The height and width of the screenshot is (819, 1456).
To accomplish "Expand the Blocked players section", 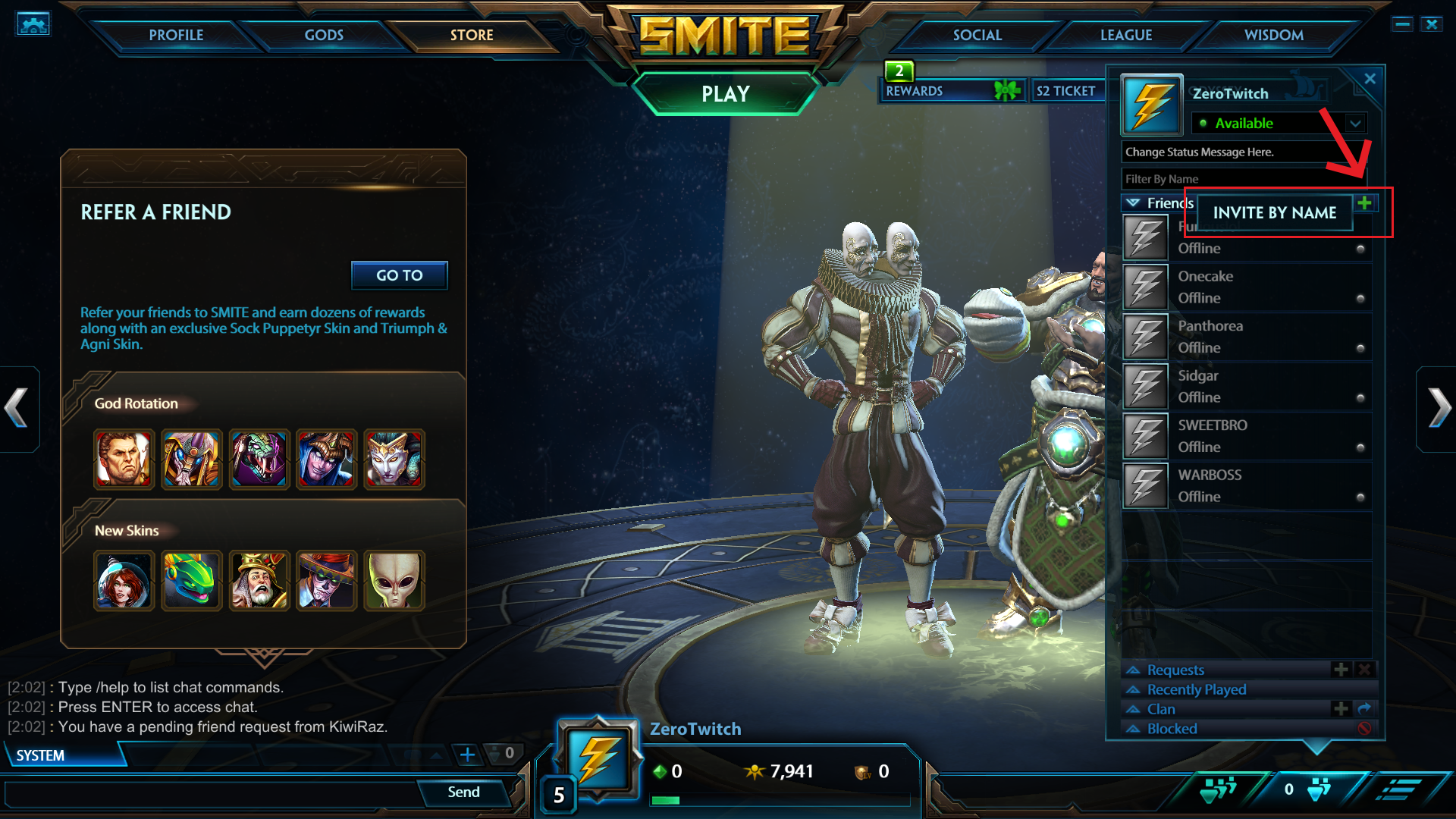I will click(x=1172, y=729).
